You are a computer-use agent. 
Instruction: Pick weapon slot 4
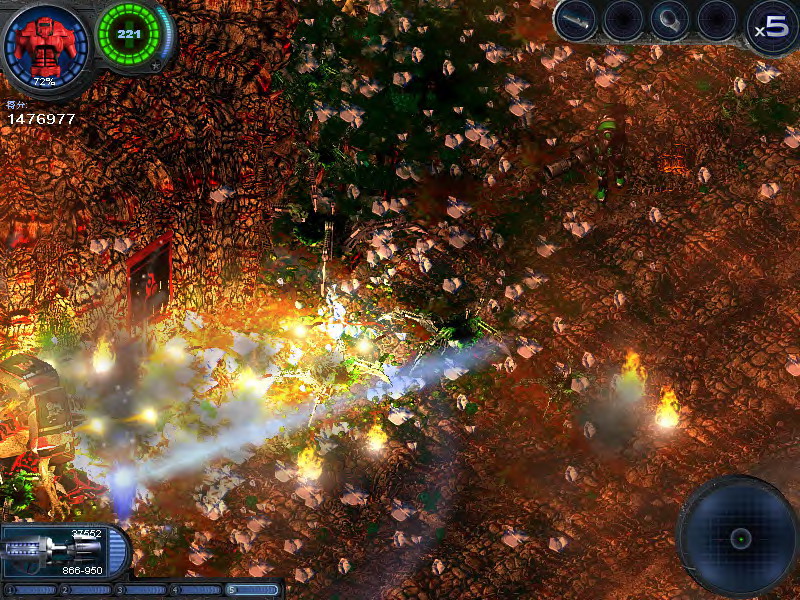tap(194, 590)
